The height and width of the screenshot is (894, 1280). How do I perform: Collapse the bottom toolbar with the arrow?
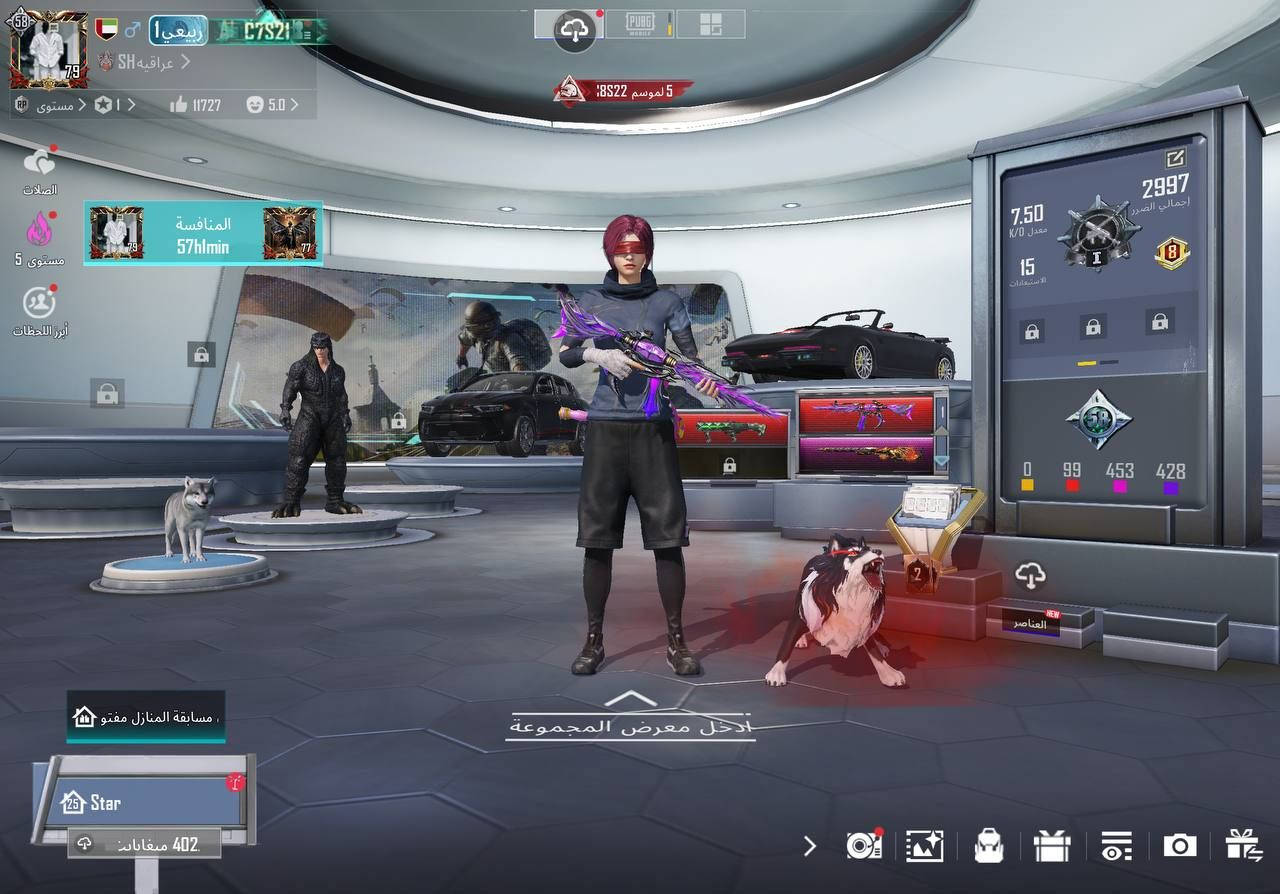pos(810,846)
